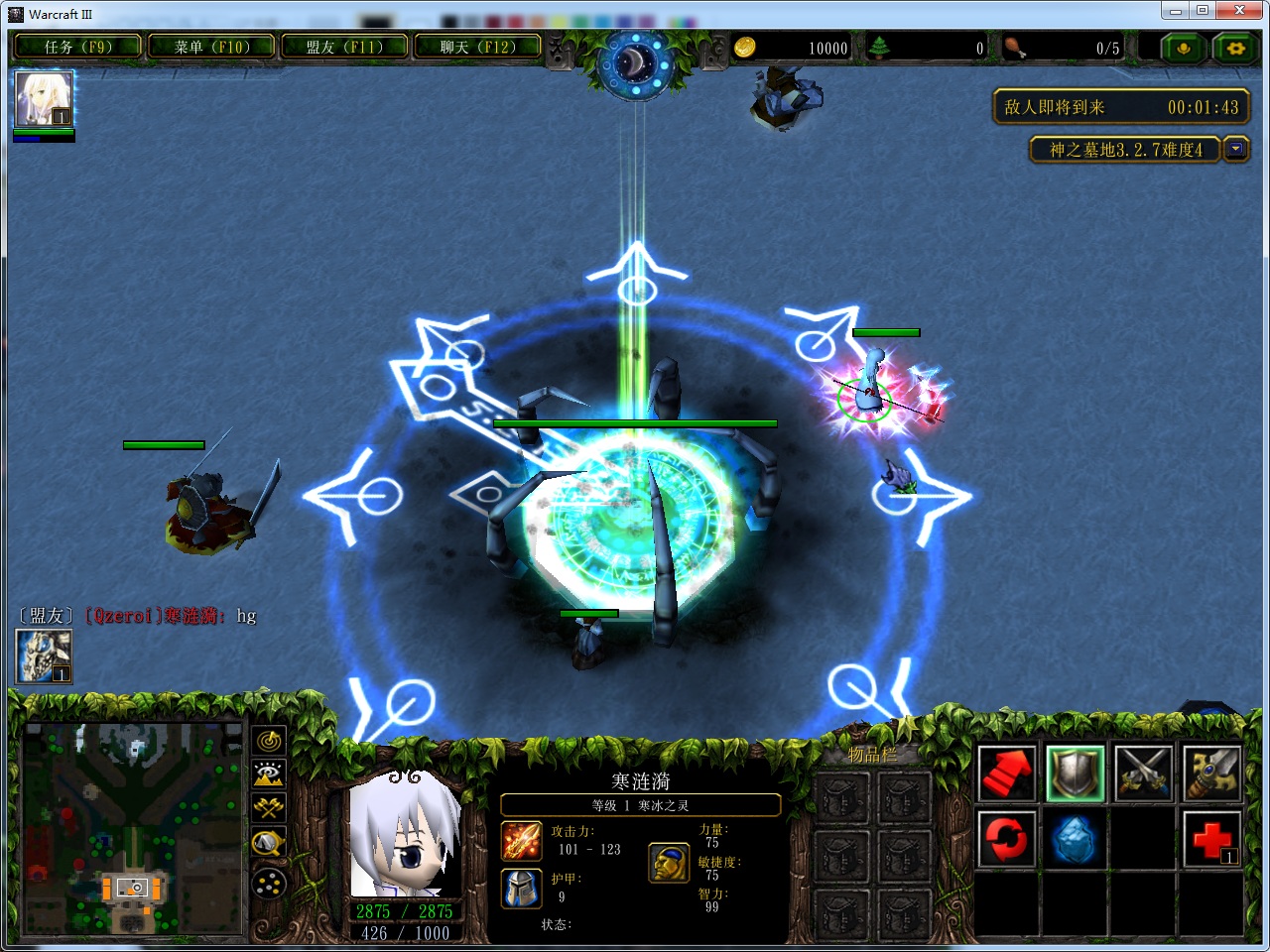This screenshot has height=952, width=1270.
Task: Open the 菜单 (F10) game menu
Action: tap(211, 47)
